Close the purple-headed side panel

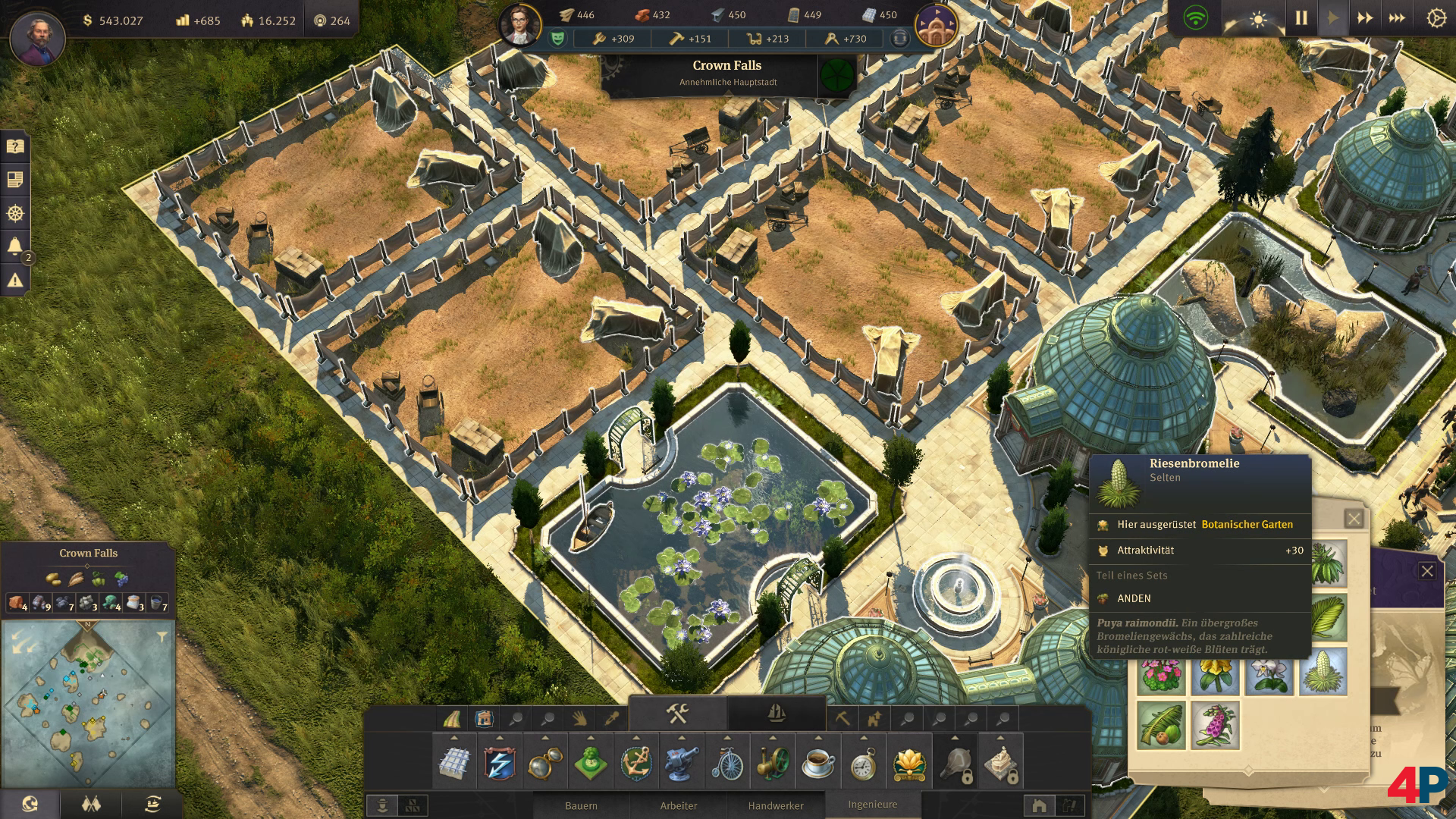tap(1427, 571)
